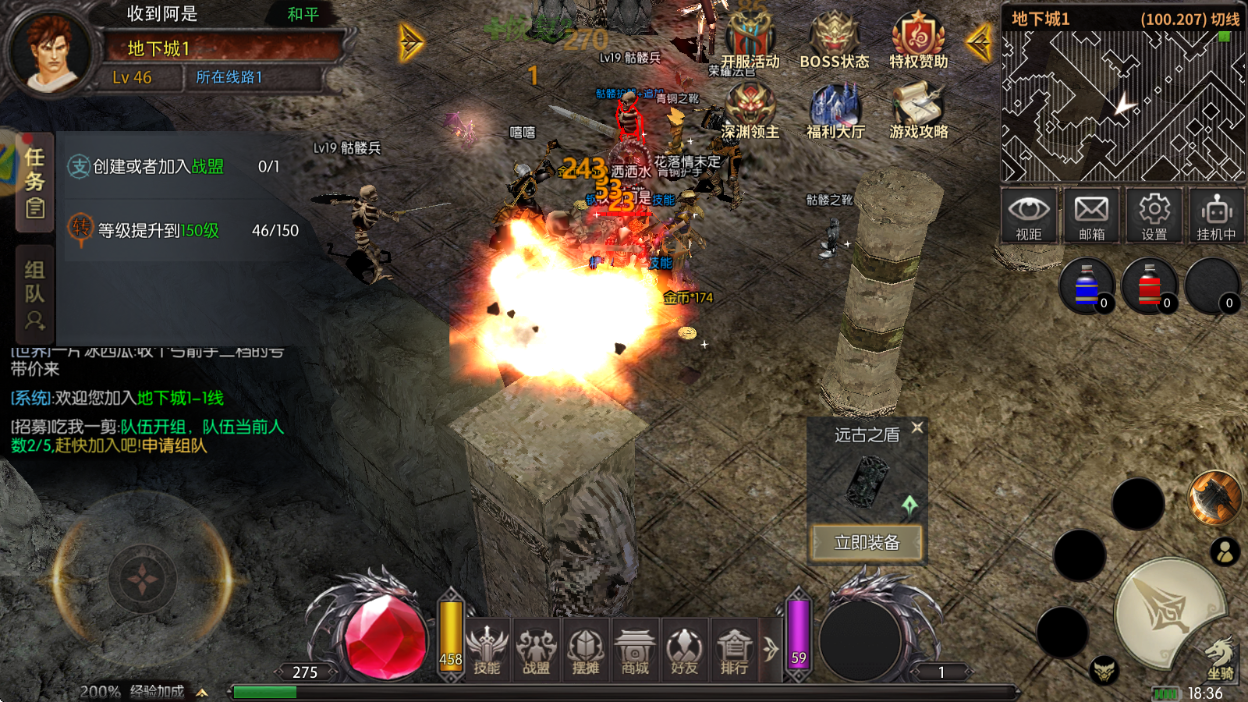Open the 邮箱 mailbox
This screenshot has width=1248, height=702.
pyautogui.click(x=1091, y=215)
